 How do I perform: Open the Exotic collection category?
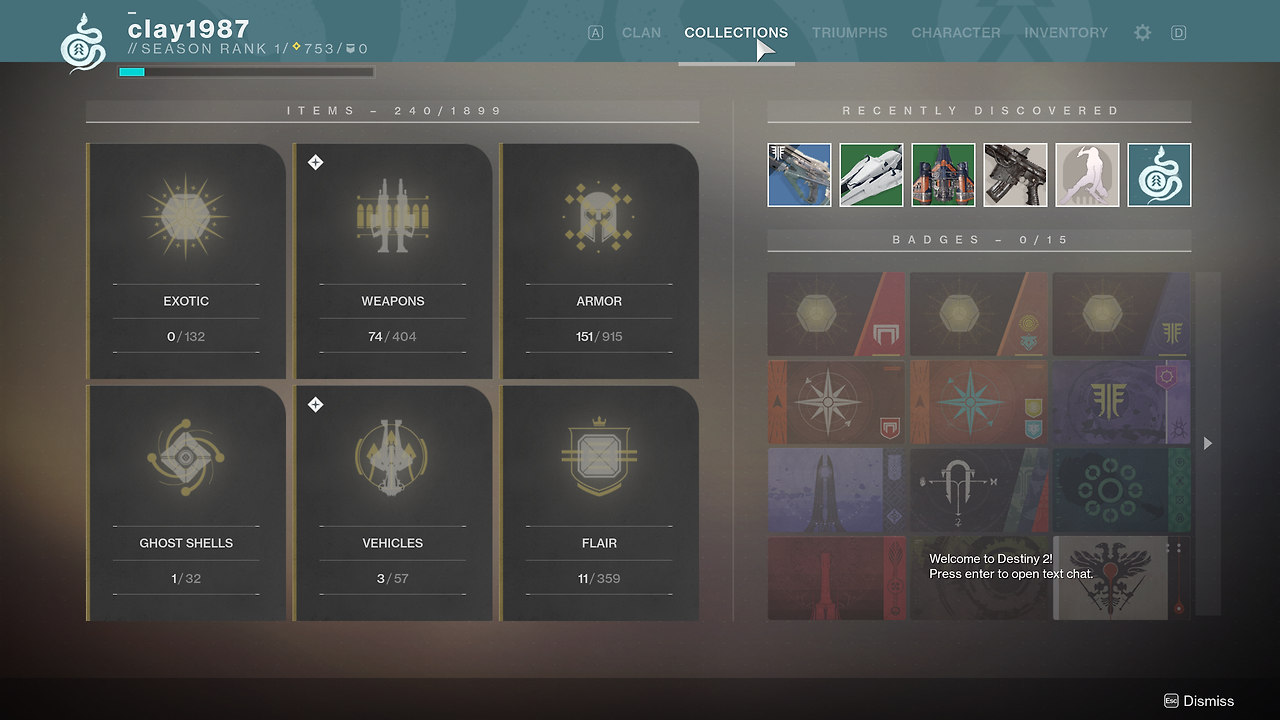[x=186, y=262]
